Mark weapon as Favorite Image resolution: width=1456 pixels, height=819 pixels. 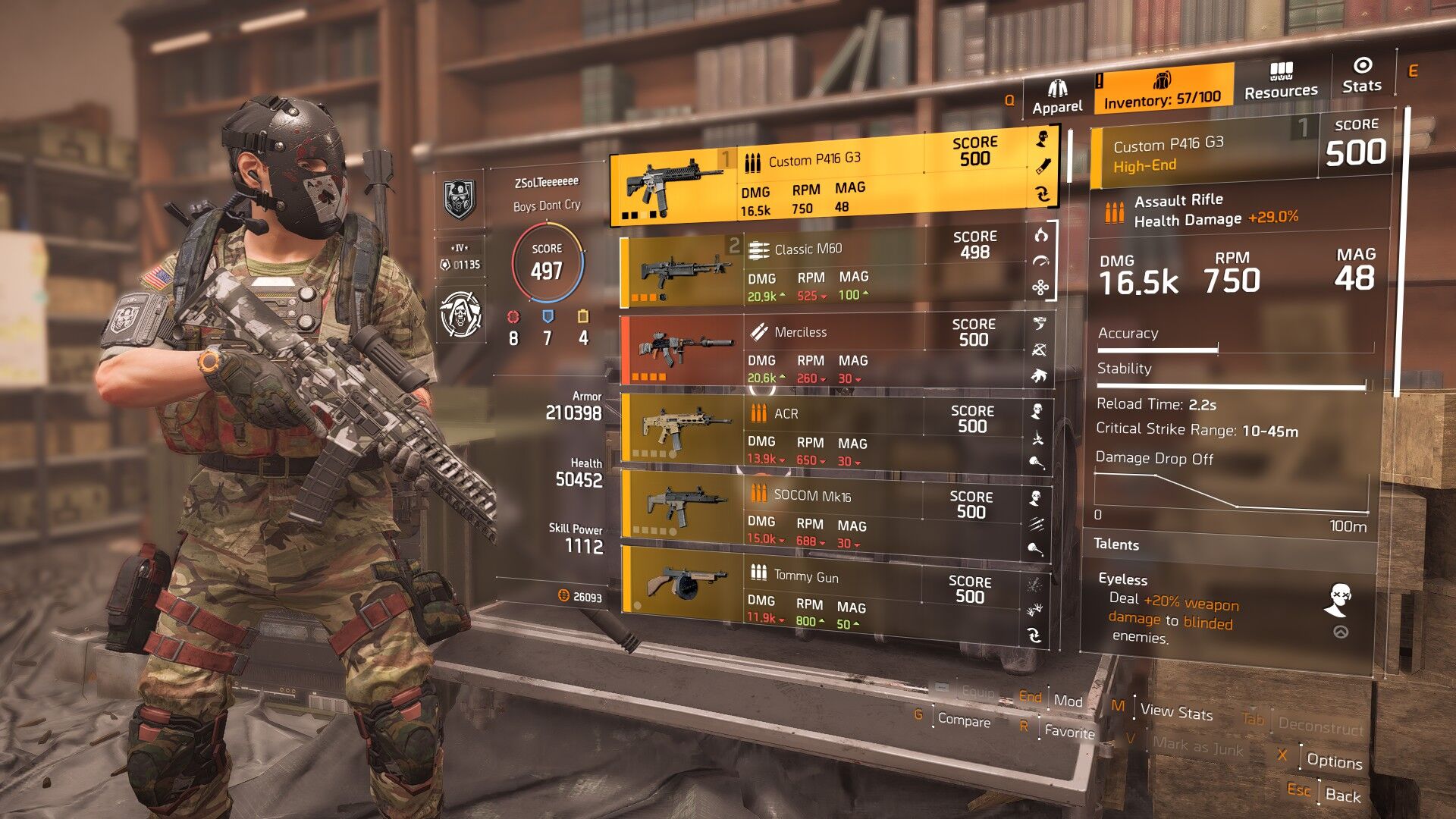pyautogui.click(x=1069, y=731)
